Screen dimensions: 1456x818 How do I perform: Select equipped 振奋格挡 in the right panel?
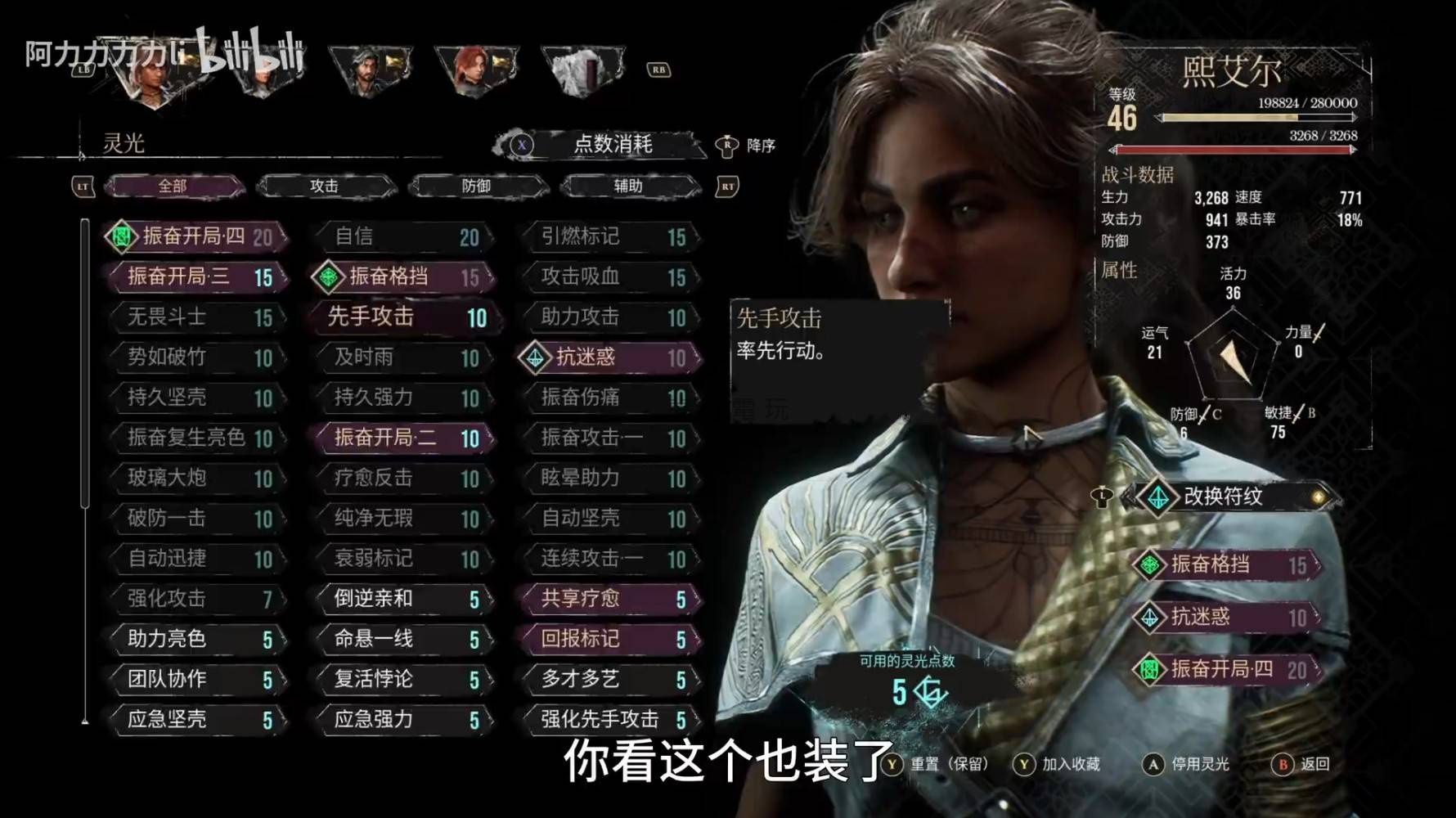1227,564
